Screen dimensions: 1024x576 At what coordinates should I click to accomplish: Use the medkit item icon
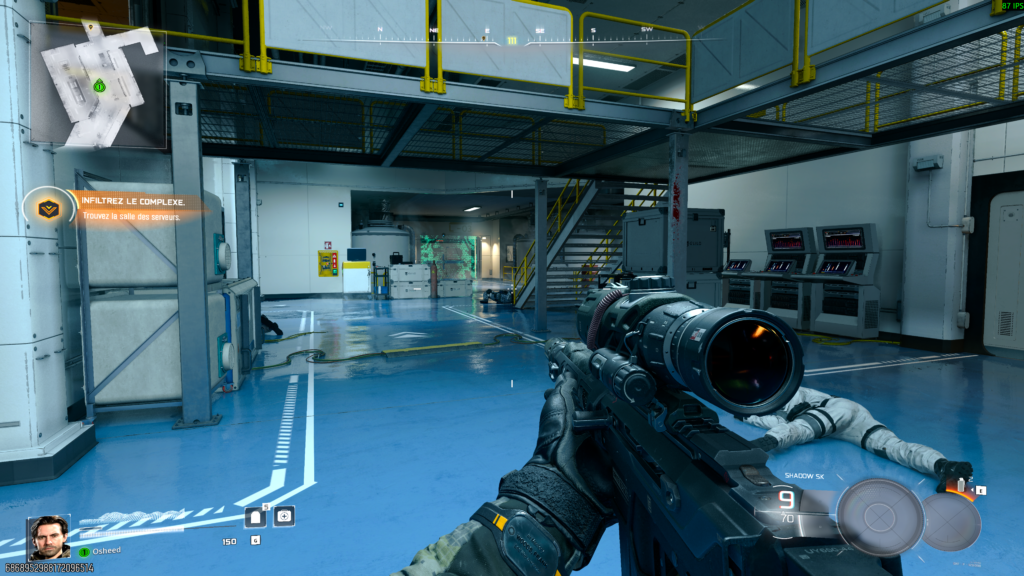point(284,516)
